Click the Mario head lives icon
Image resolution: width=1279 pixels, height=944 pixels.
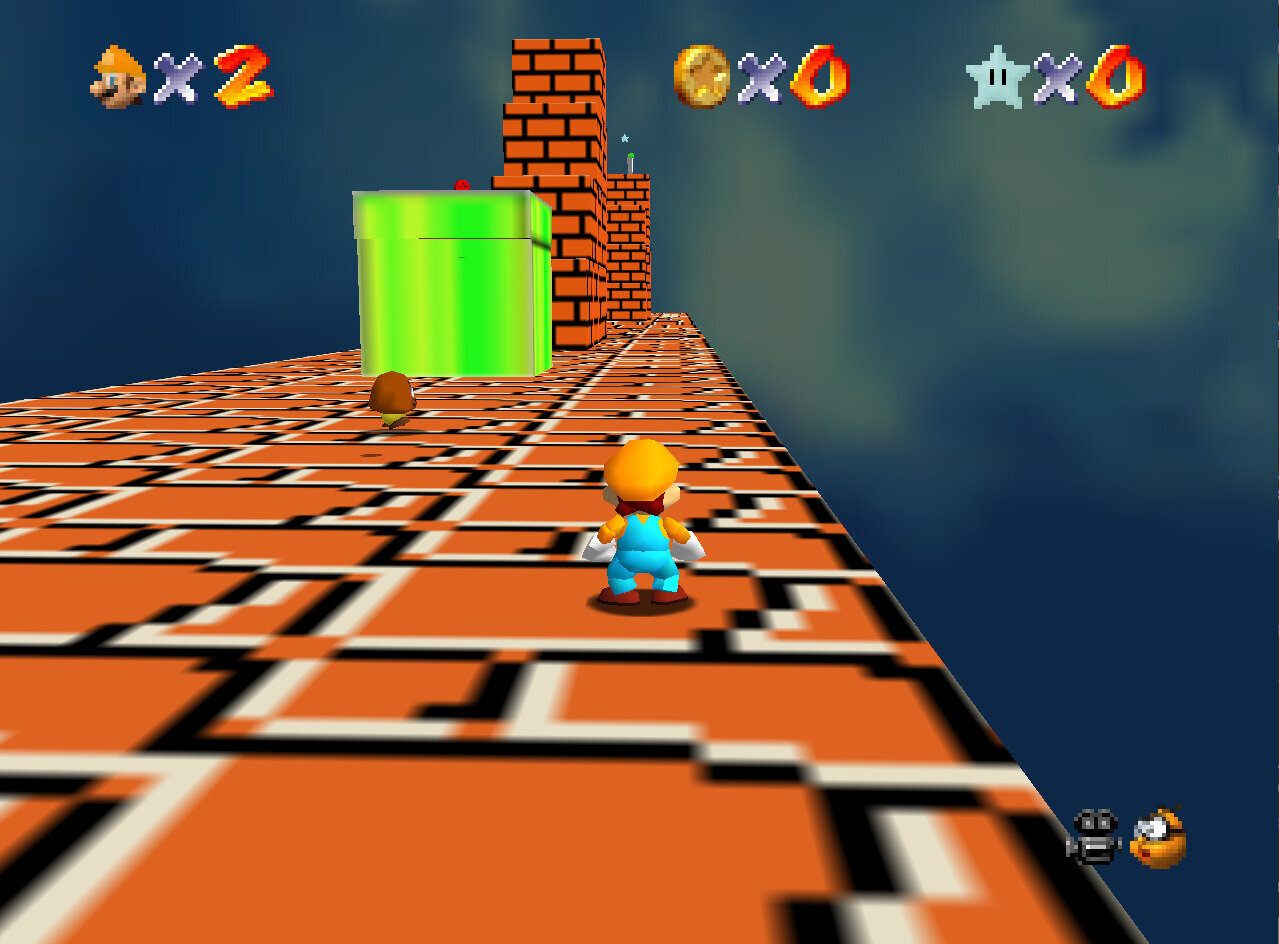coord(118,77)
